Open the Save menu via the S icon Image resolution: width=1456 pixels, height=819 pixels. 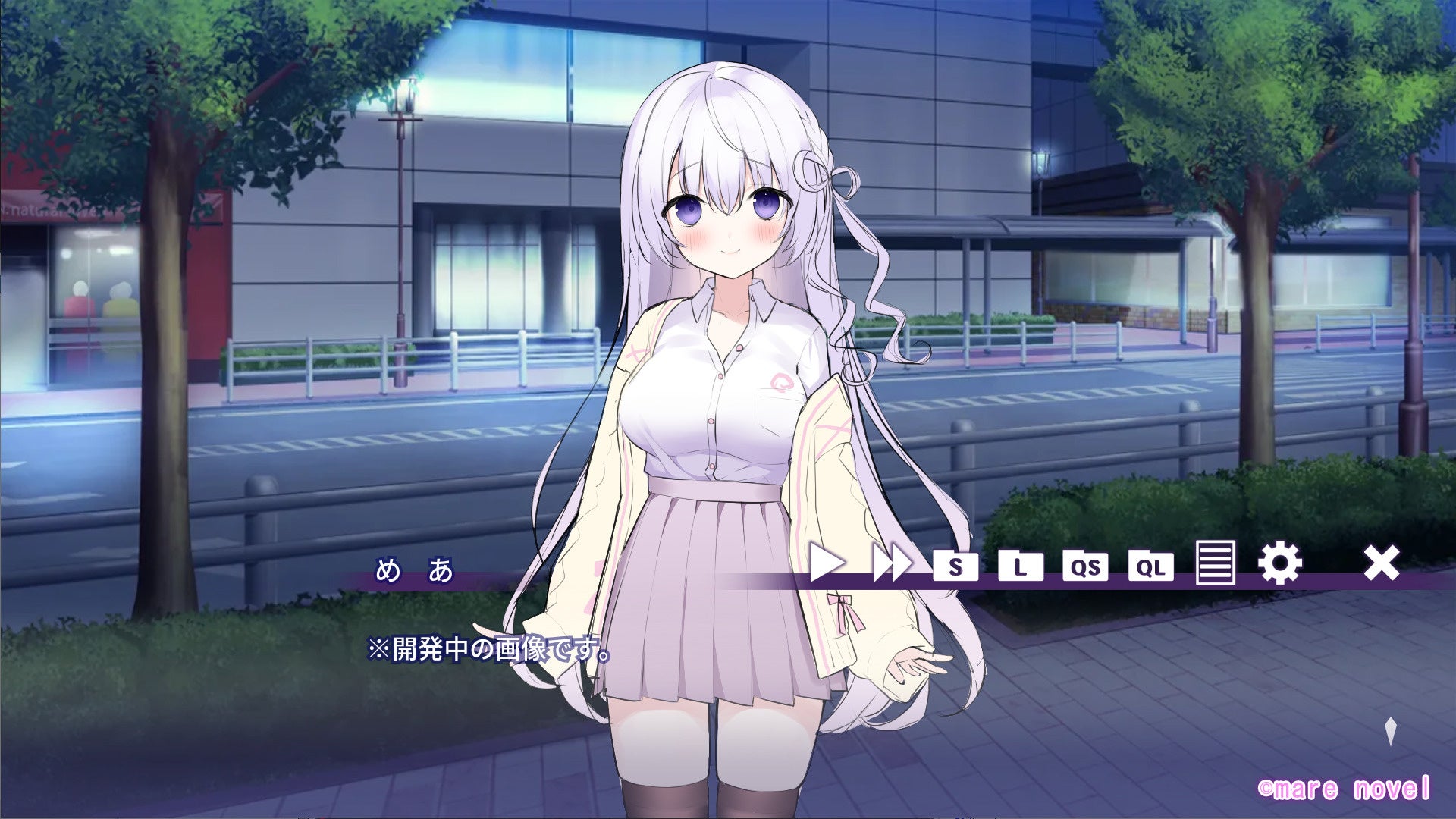coord(957,565)
